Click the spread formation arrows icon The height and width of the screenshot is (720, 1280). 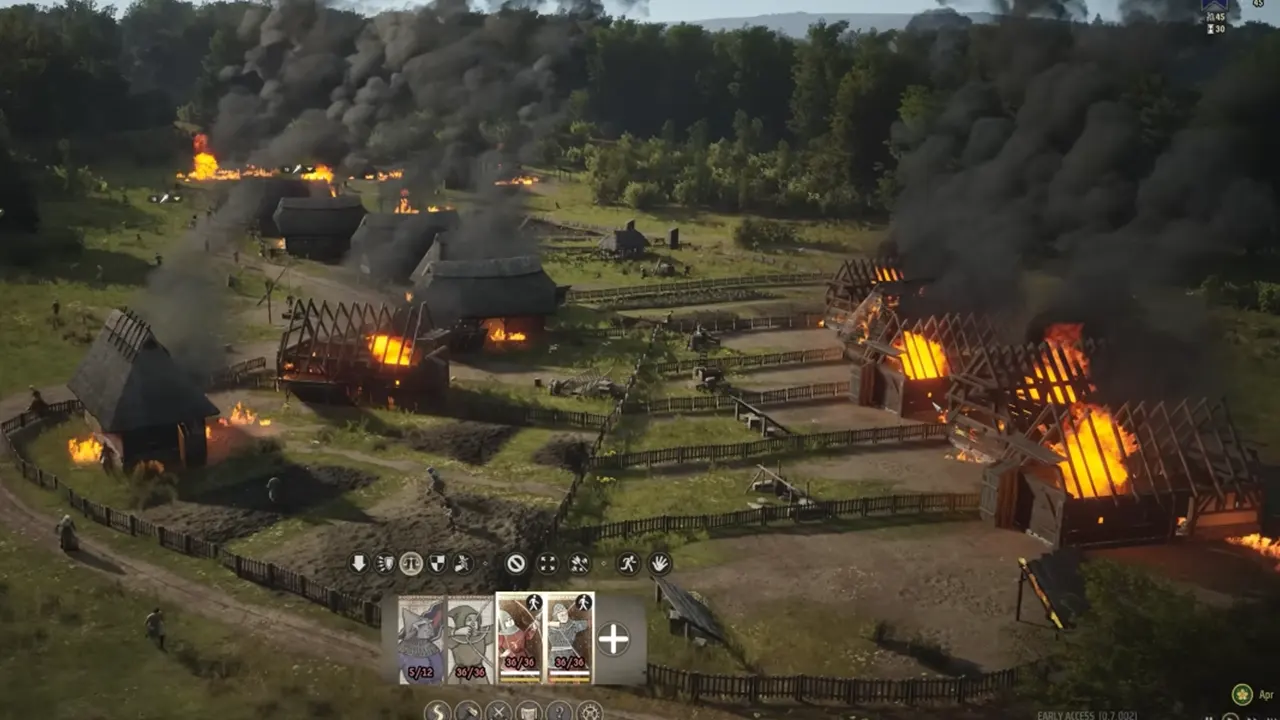click(x=546, y=563)
